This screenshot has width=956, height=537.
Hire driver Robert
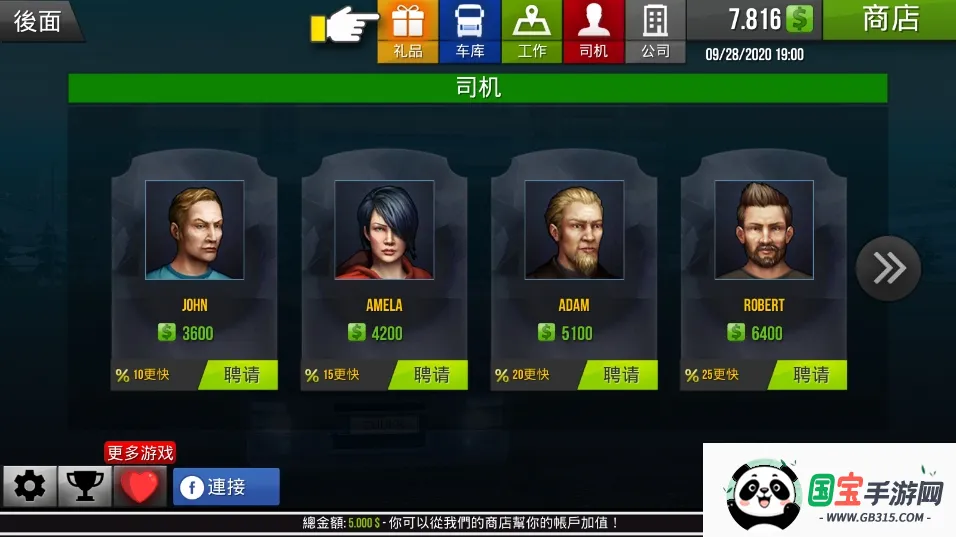tap(811, 375)
